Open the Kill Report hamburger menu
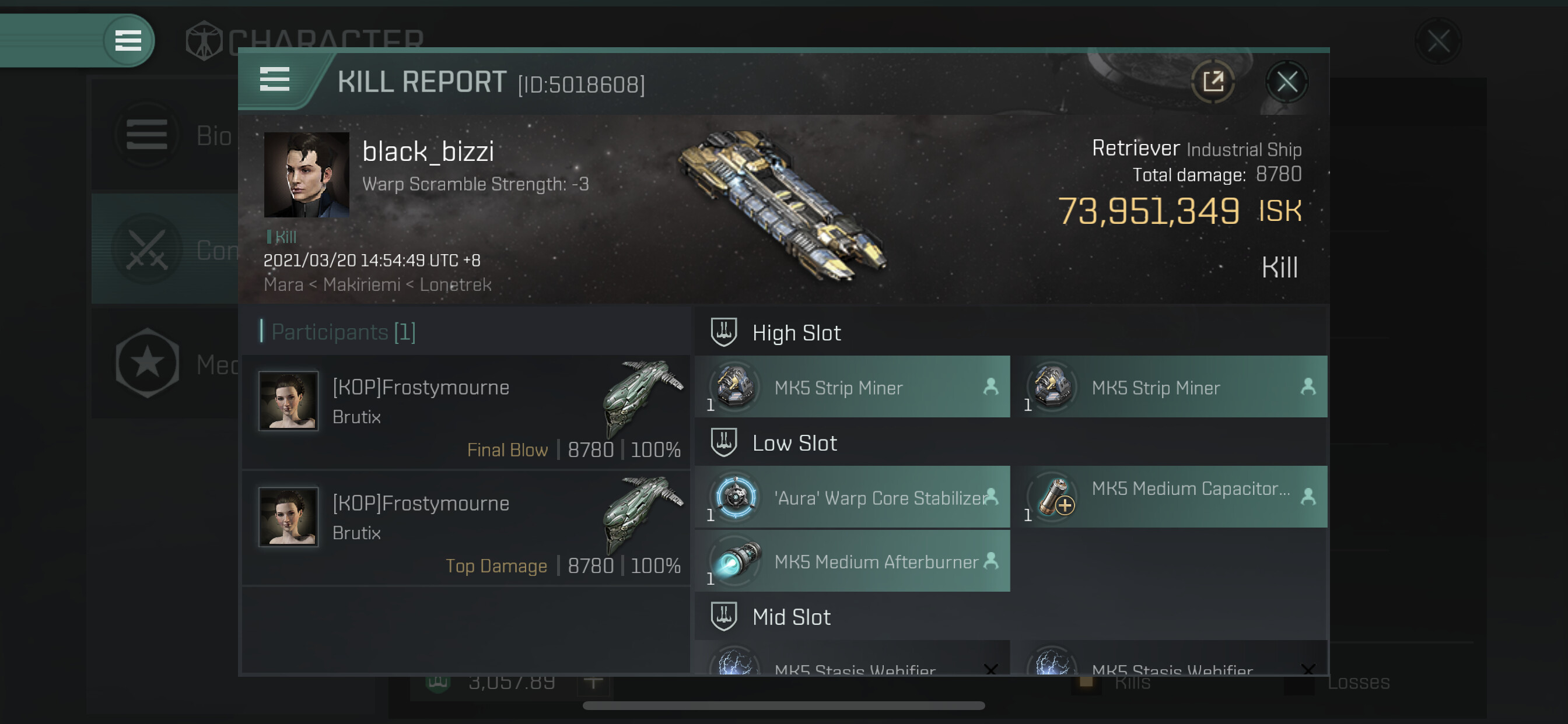 coord(275,80)
